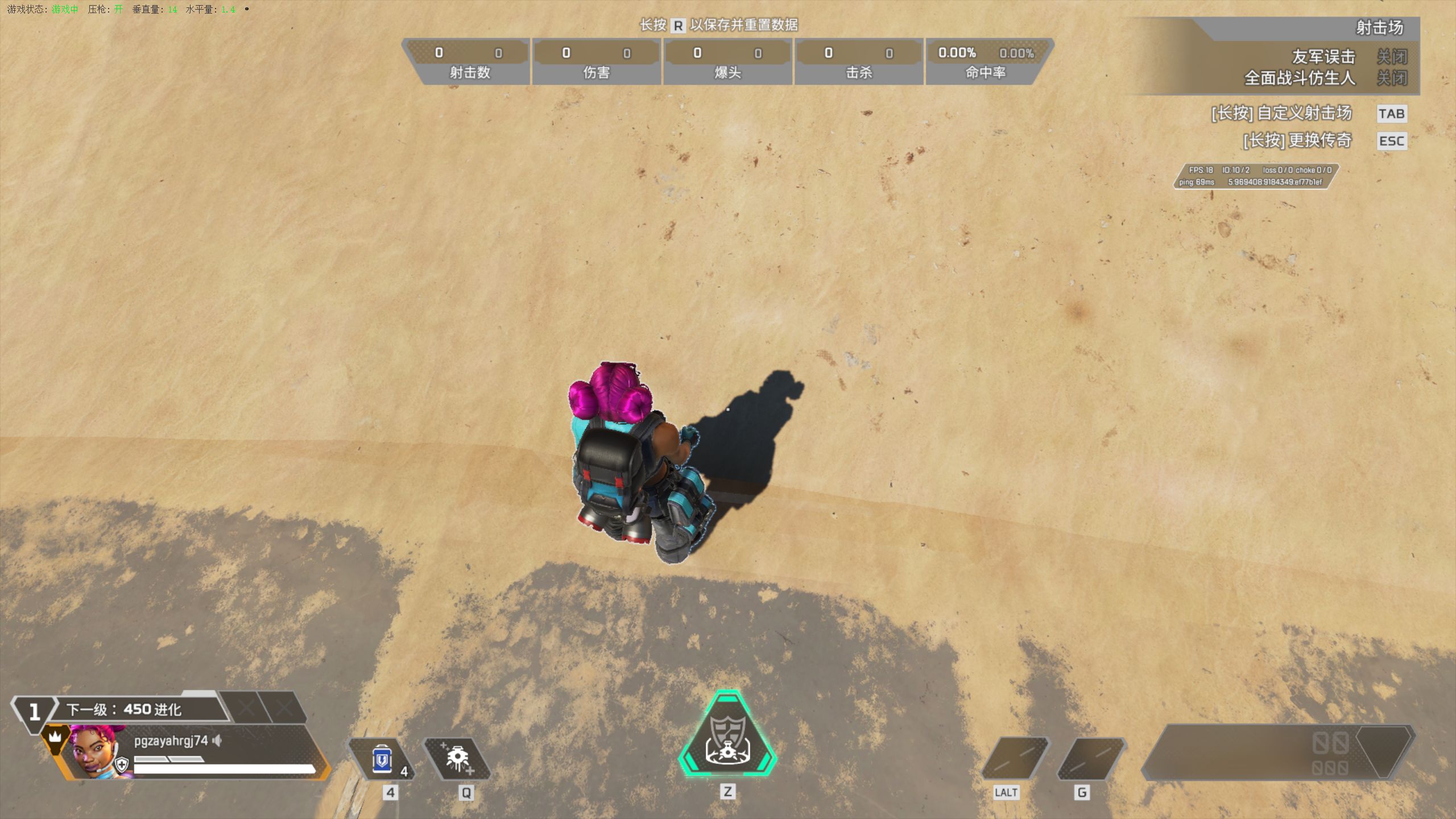Toggle the 友军误击 friendly fire setting

tap(1391, 57)
